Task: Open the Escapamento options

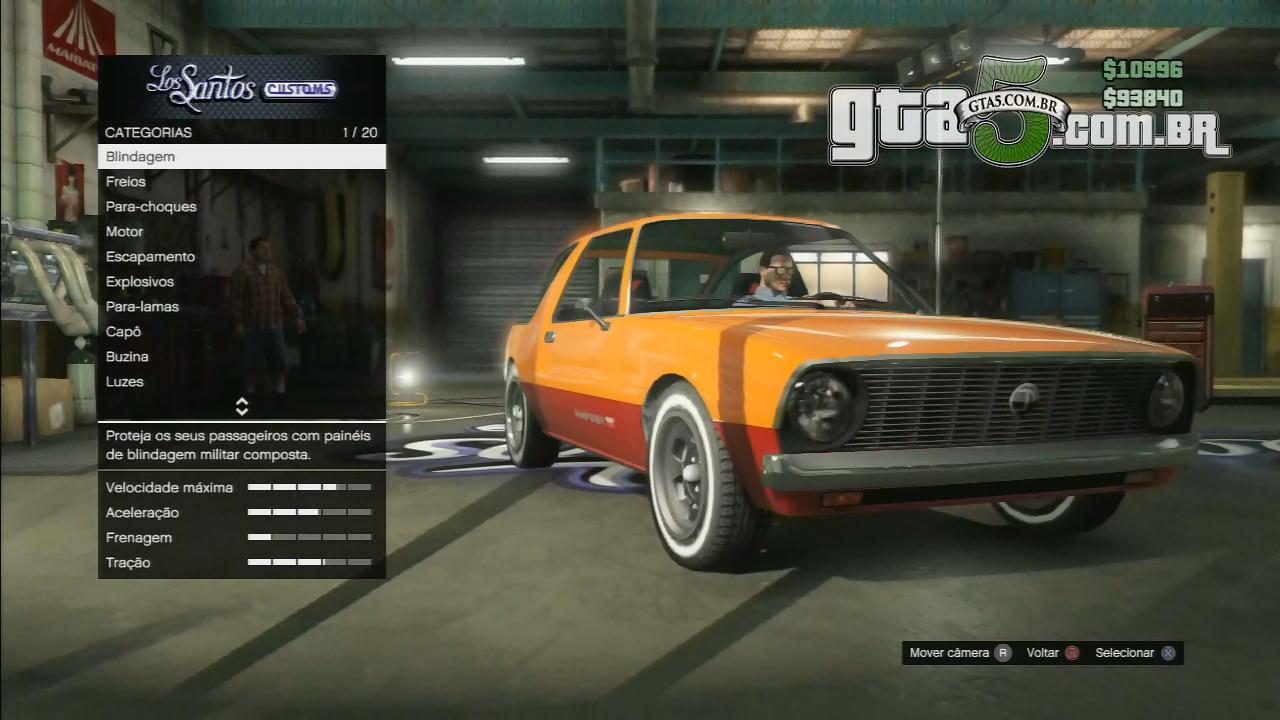Action: pos(150,256)
